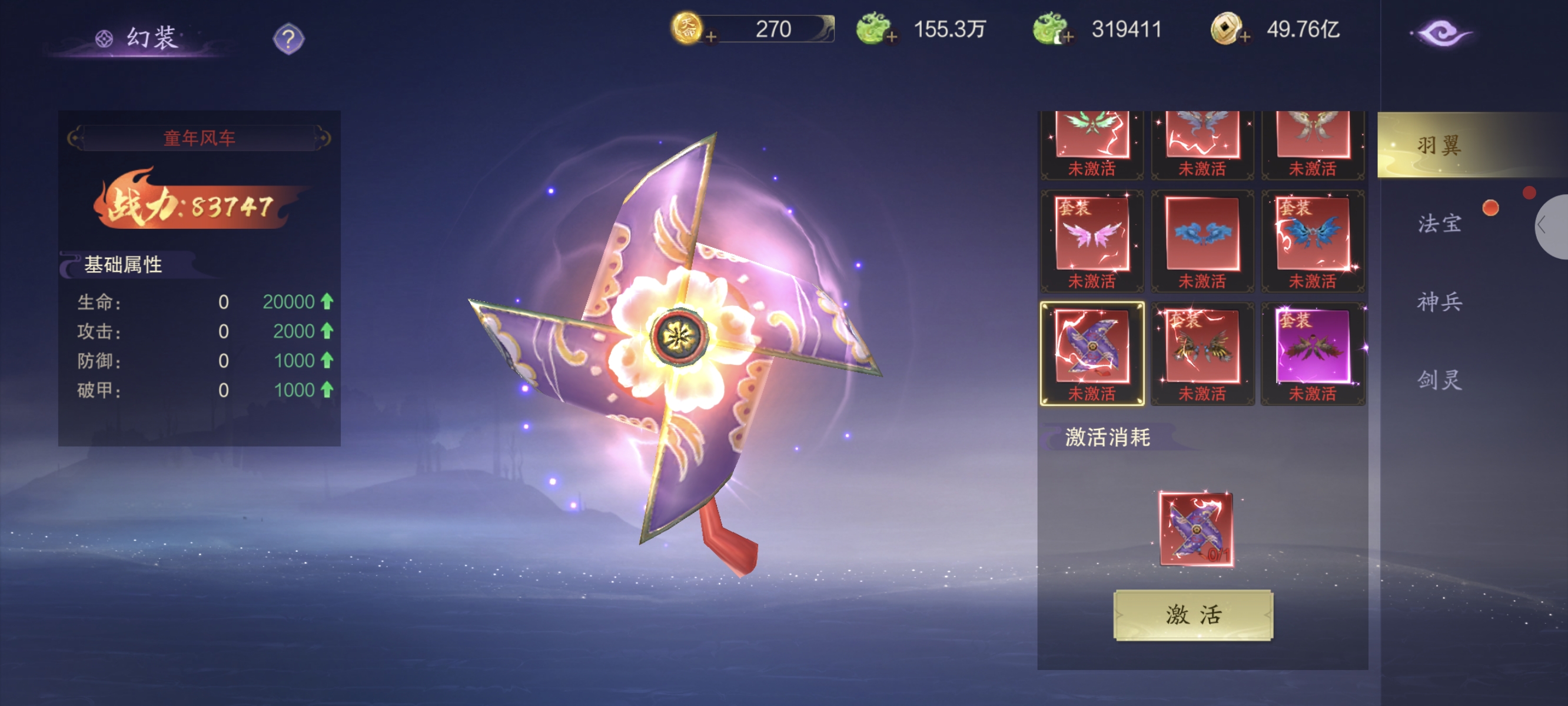Select the magenta-background dark wings slot
Screen dimensions: 1568x706
pos(1313,348)
